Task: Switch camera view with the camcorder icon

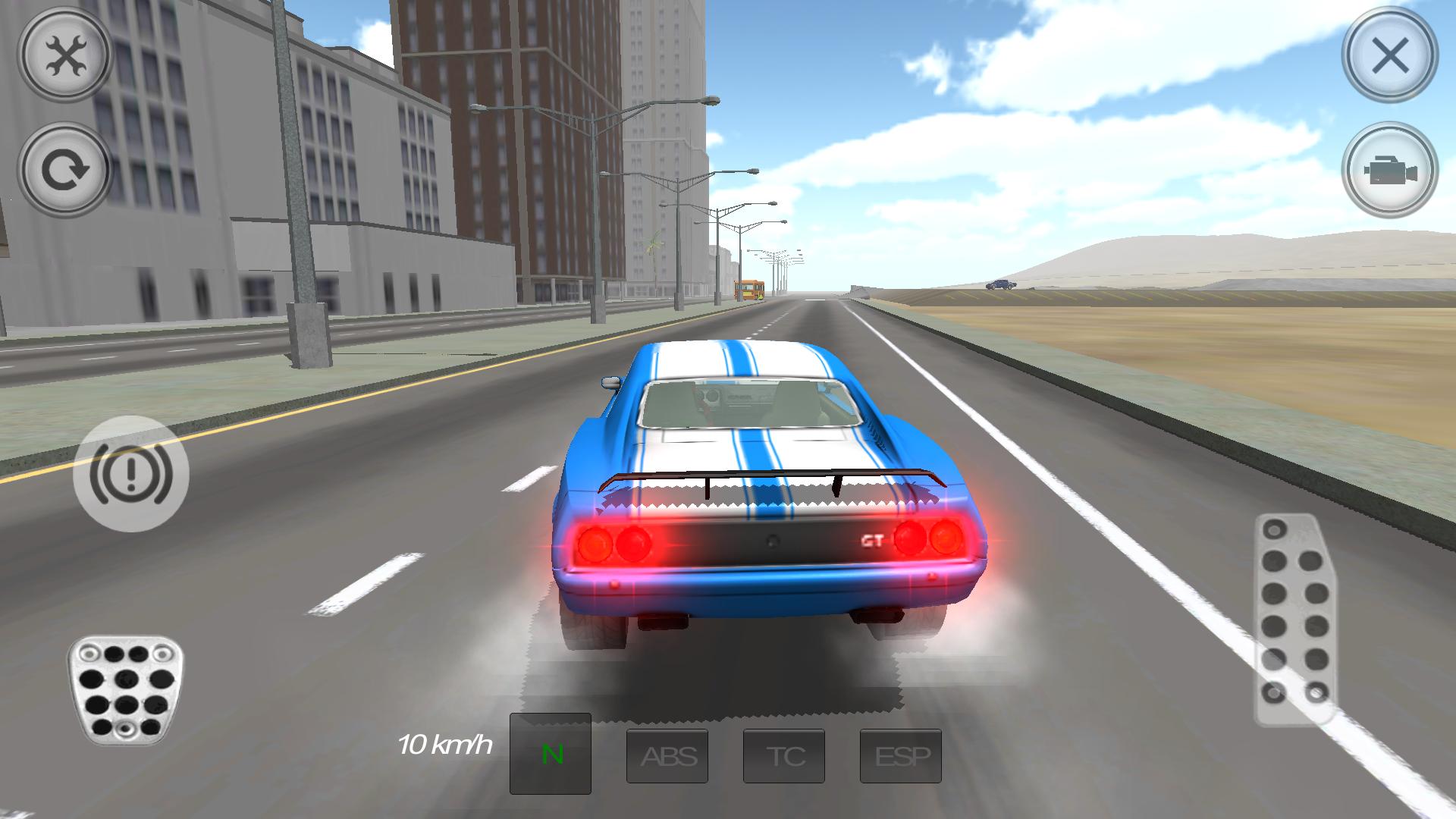Action: point(1390,171)
